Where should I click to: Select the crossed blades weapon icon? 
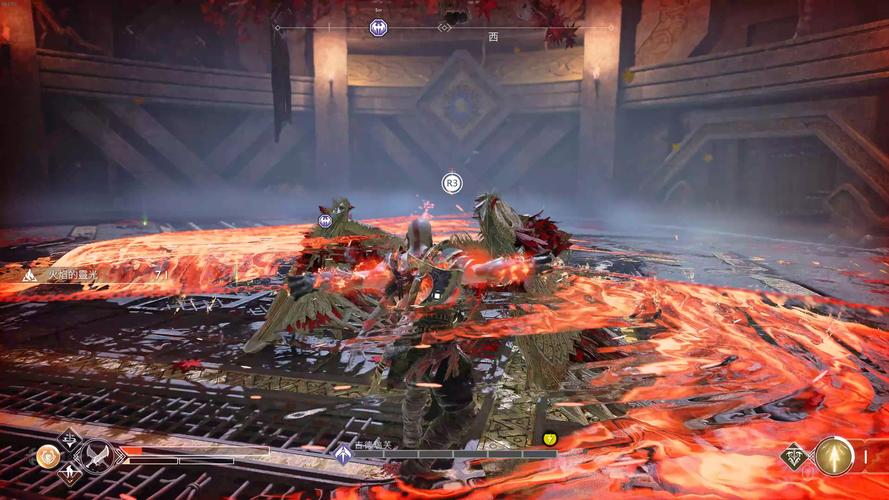point(95,457)
